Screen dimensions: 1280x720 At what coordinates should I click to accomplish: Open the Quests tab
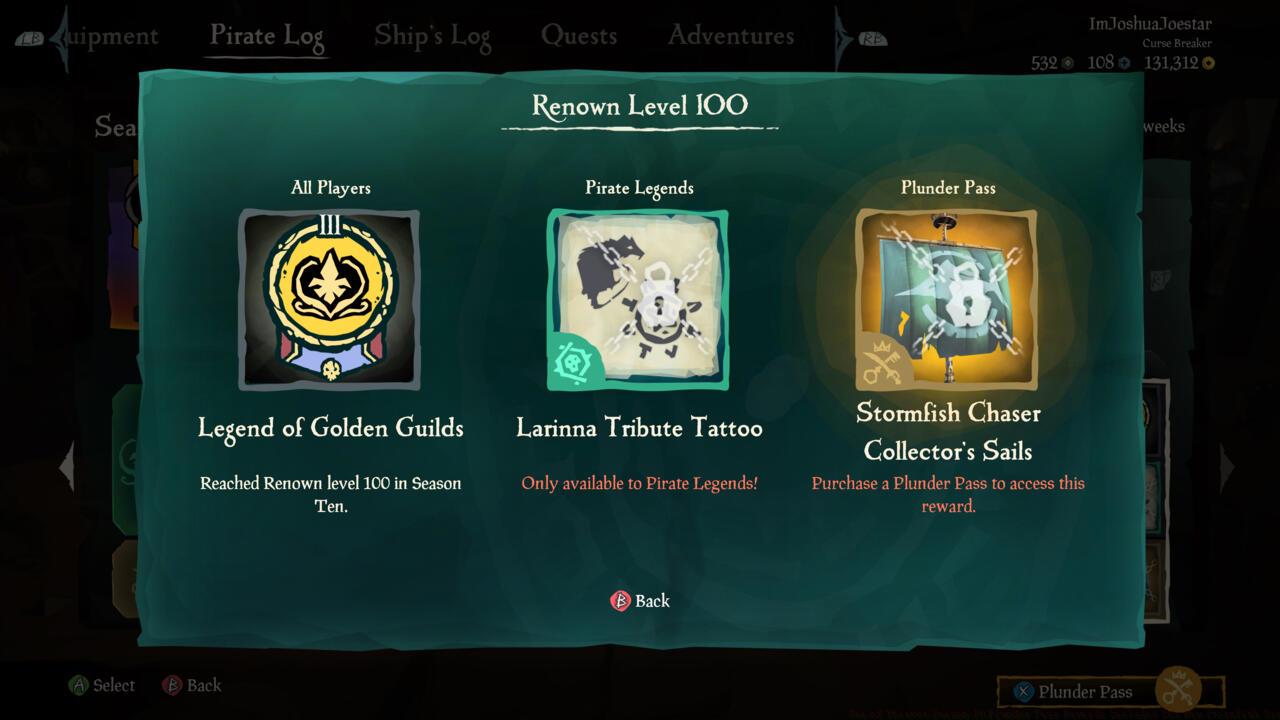(580, 35)
